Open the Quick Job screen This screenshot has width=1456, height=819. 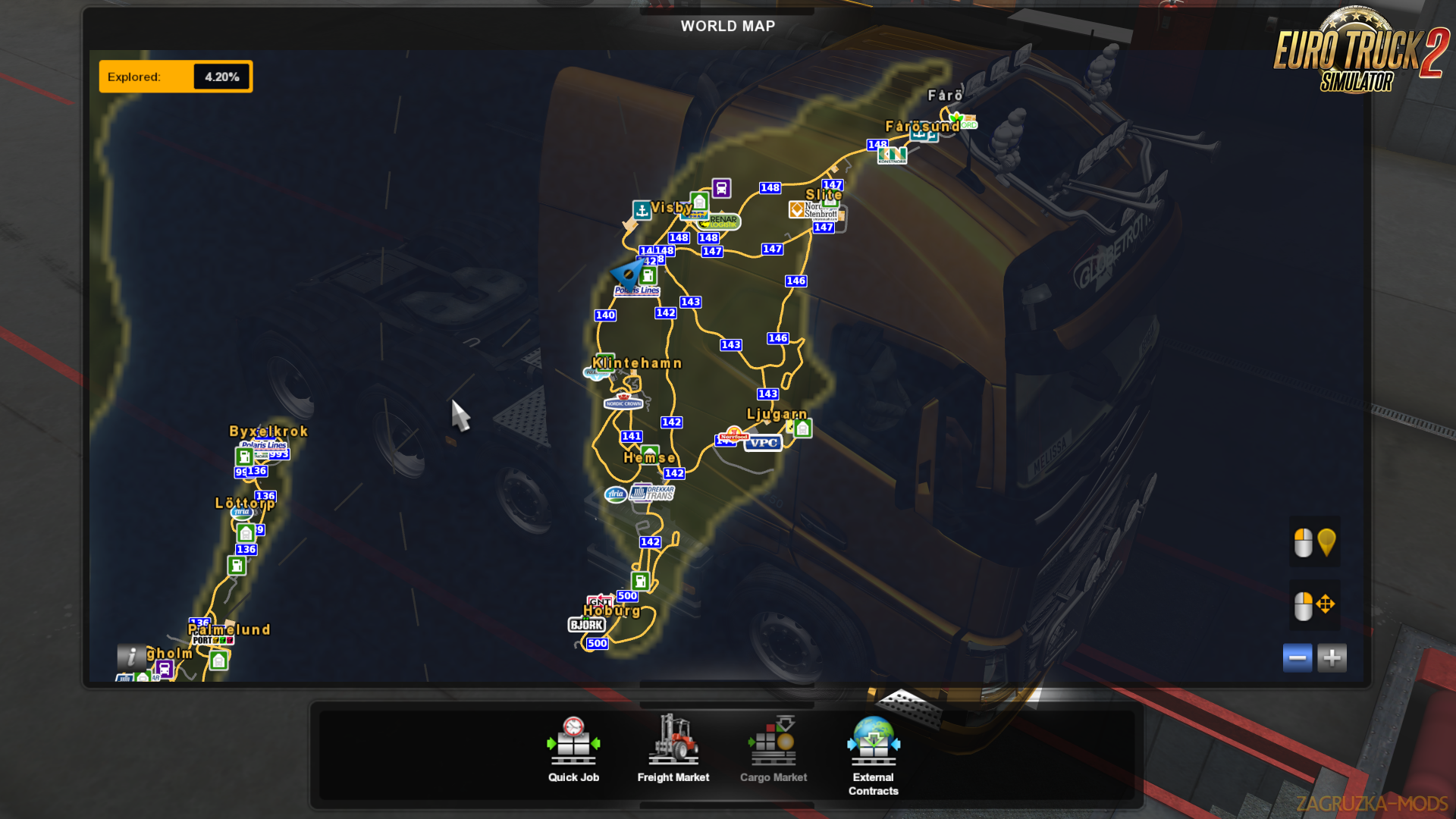pos(573,747)
